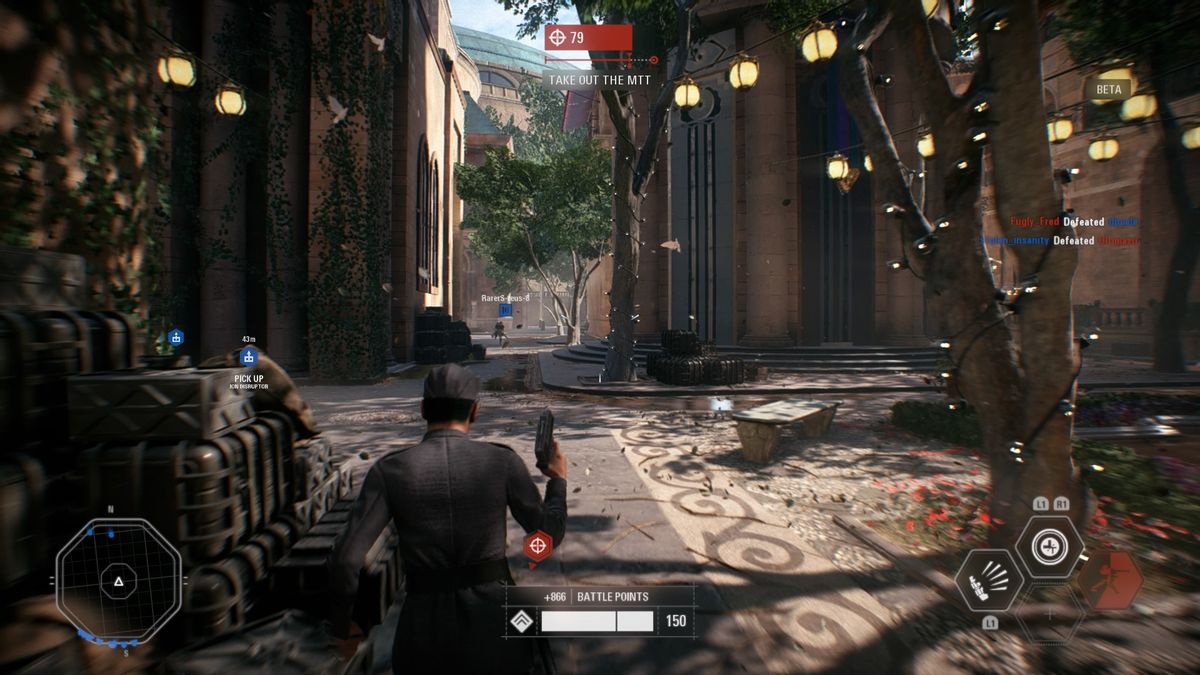The height and width of the screenshot is (675, 1200).
Task: Select the red crosshair objective marker
Action: 538,545
